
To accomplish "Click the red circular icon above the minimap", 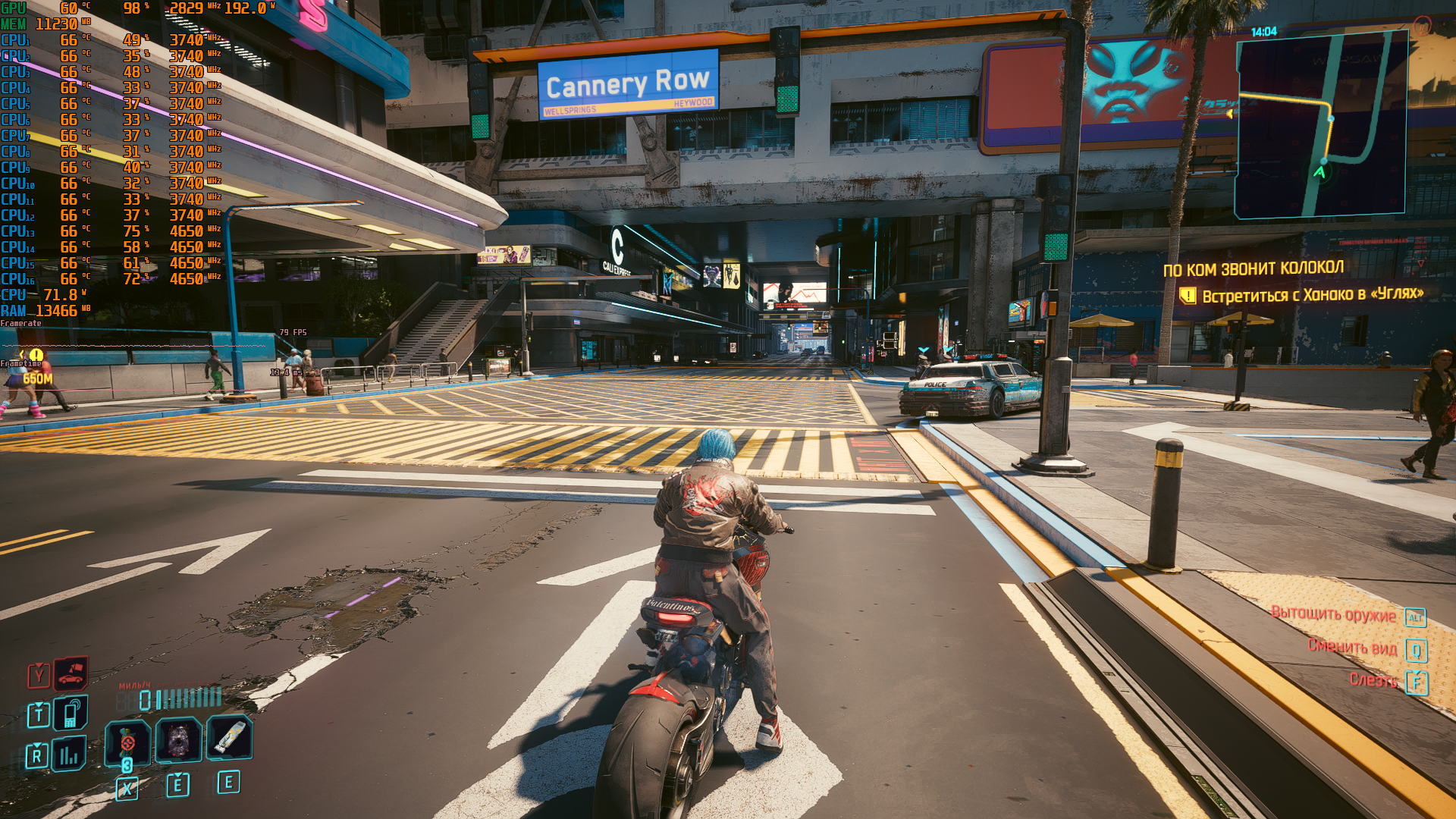I will pyautogui.click(x=1421, y=27).
